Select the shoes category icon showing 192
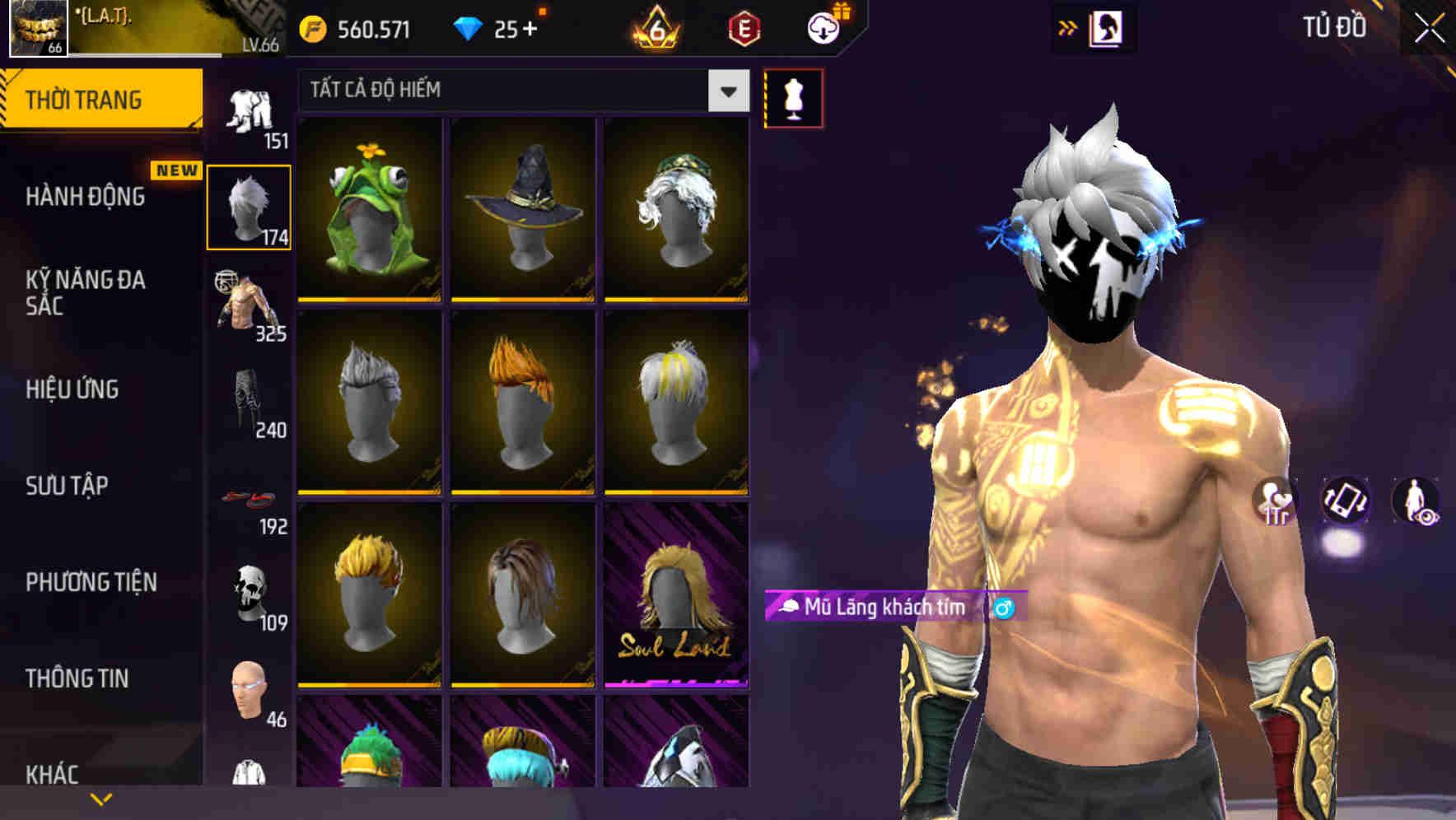The image size is (1456, 820). tap(250, 498)
